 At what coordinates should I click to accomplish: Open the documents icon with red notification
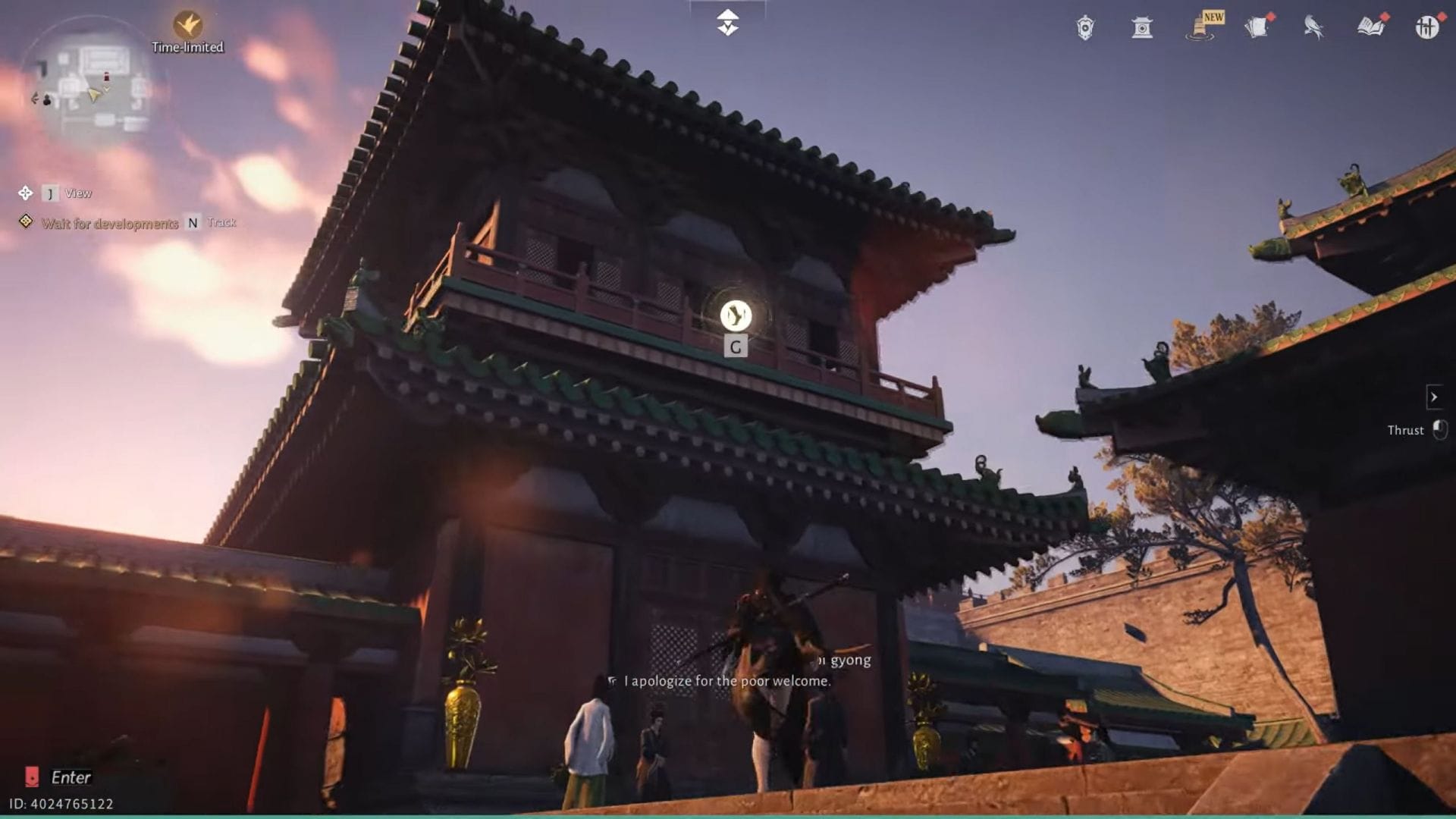point(1259,27)
